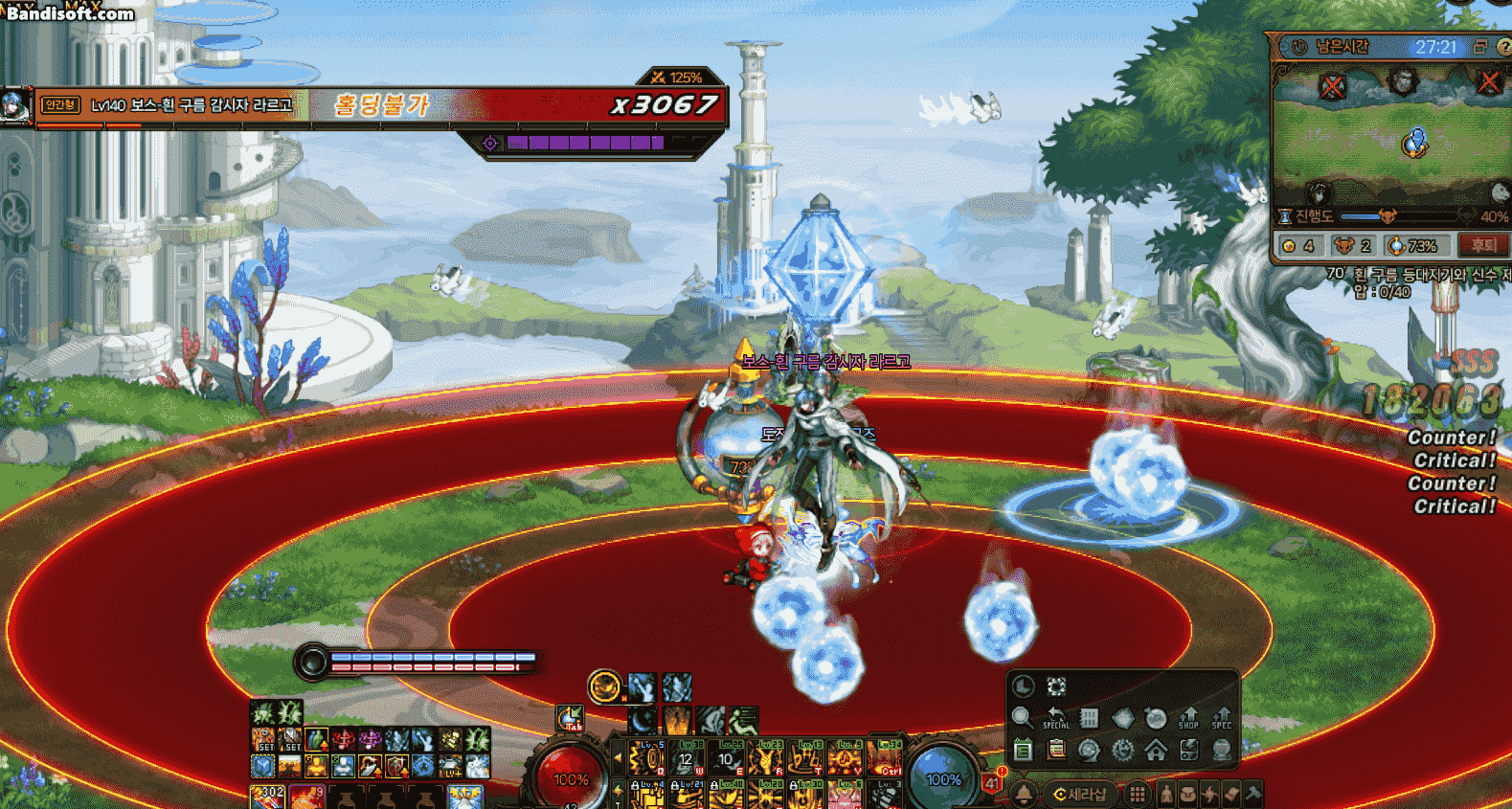Open the green calendar event icon

pyautogui.click(x=1023, y=750)
